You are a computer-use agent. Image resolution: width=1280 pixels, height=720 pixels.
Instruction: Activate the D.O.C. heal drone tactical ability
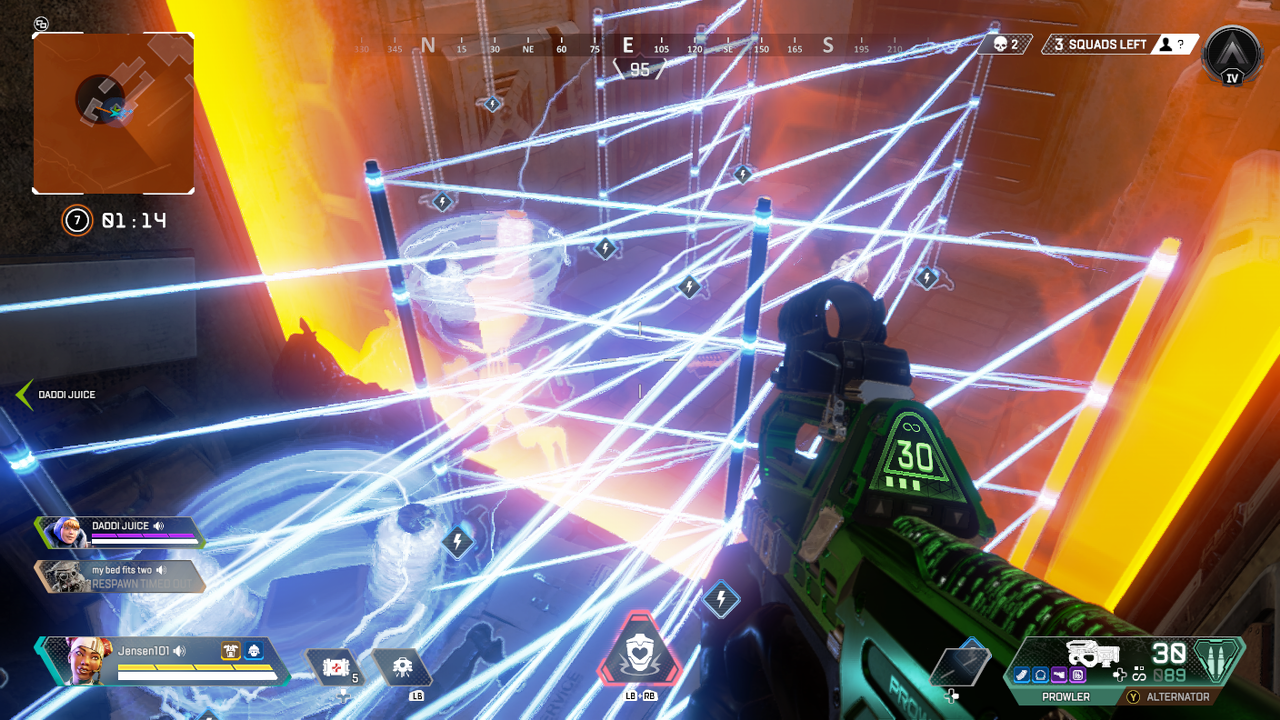click(x=402, y=667)
